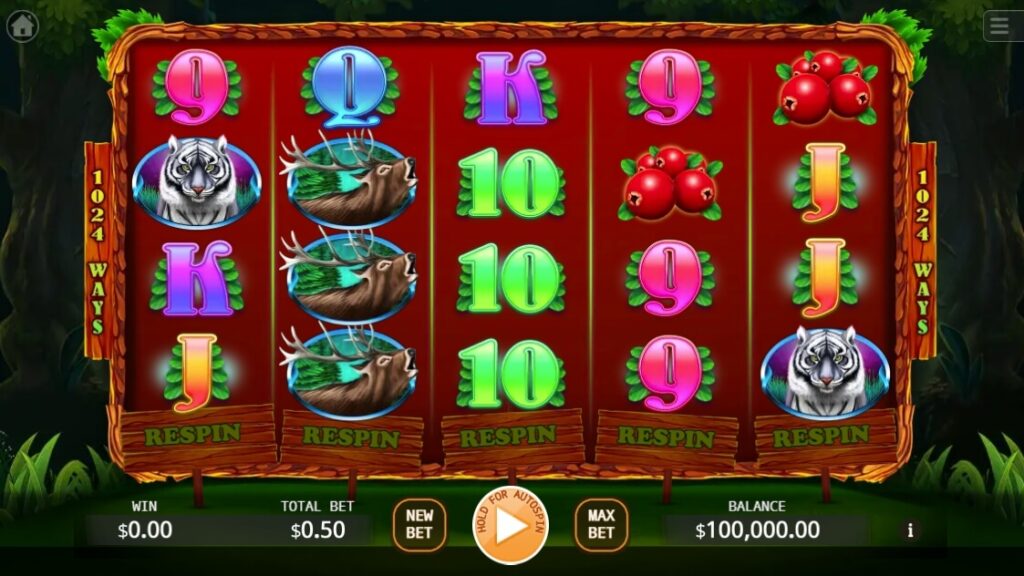Respin the reel with three pink 9s
The height and width of the screenshot is (576, 1024).
665,437
